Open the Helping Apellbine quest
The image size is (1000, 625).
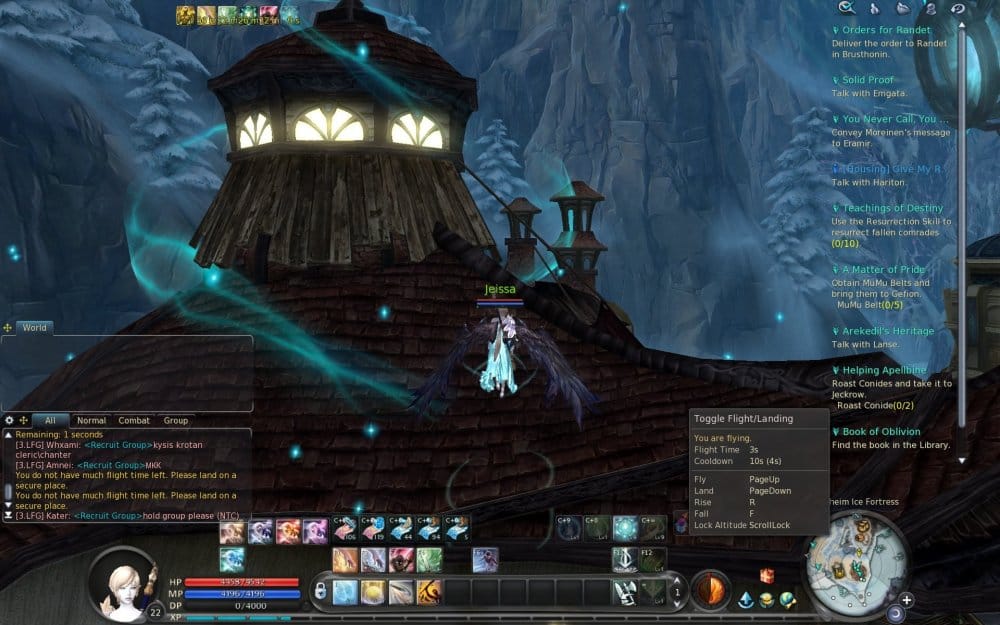pos(884,370)
